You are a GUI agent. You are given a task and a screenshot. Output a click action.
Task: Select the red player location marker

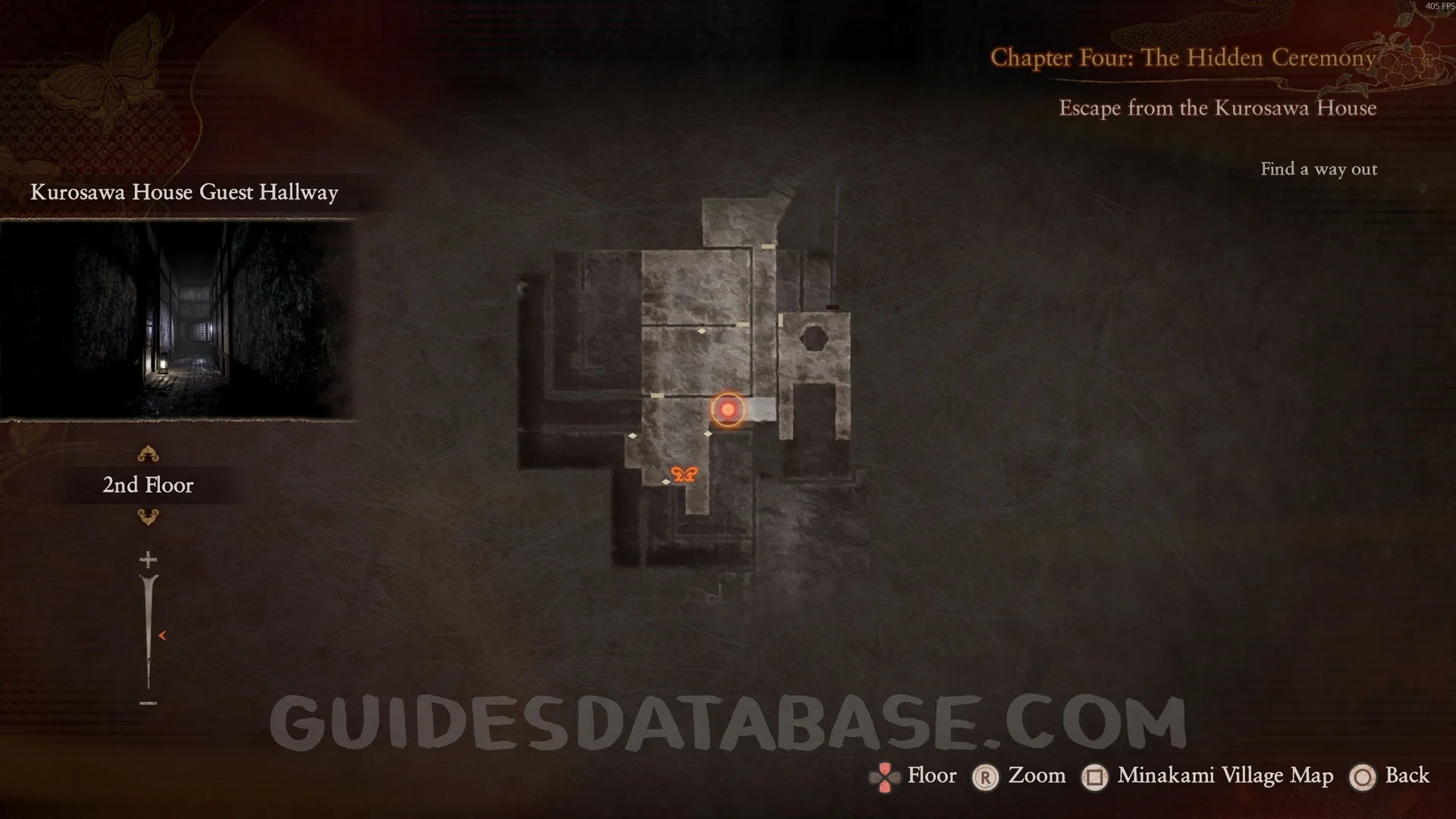(728, 409)
